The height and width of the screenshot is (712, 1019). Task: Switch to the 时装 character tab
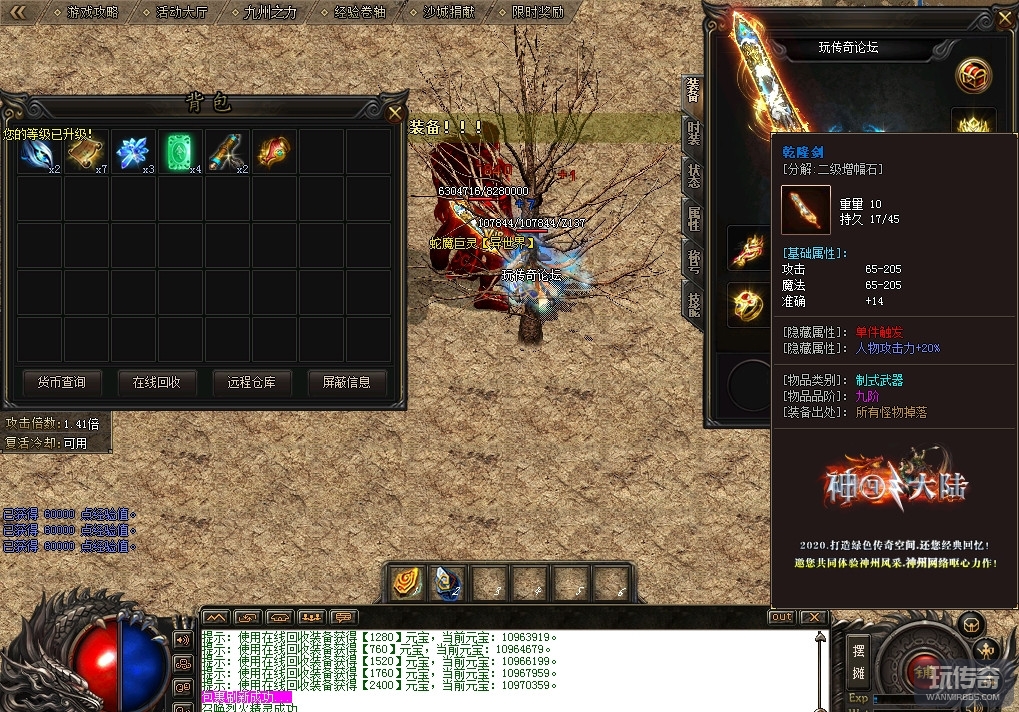coord(693,134)
